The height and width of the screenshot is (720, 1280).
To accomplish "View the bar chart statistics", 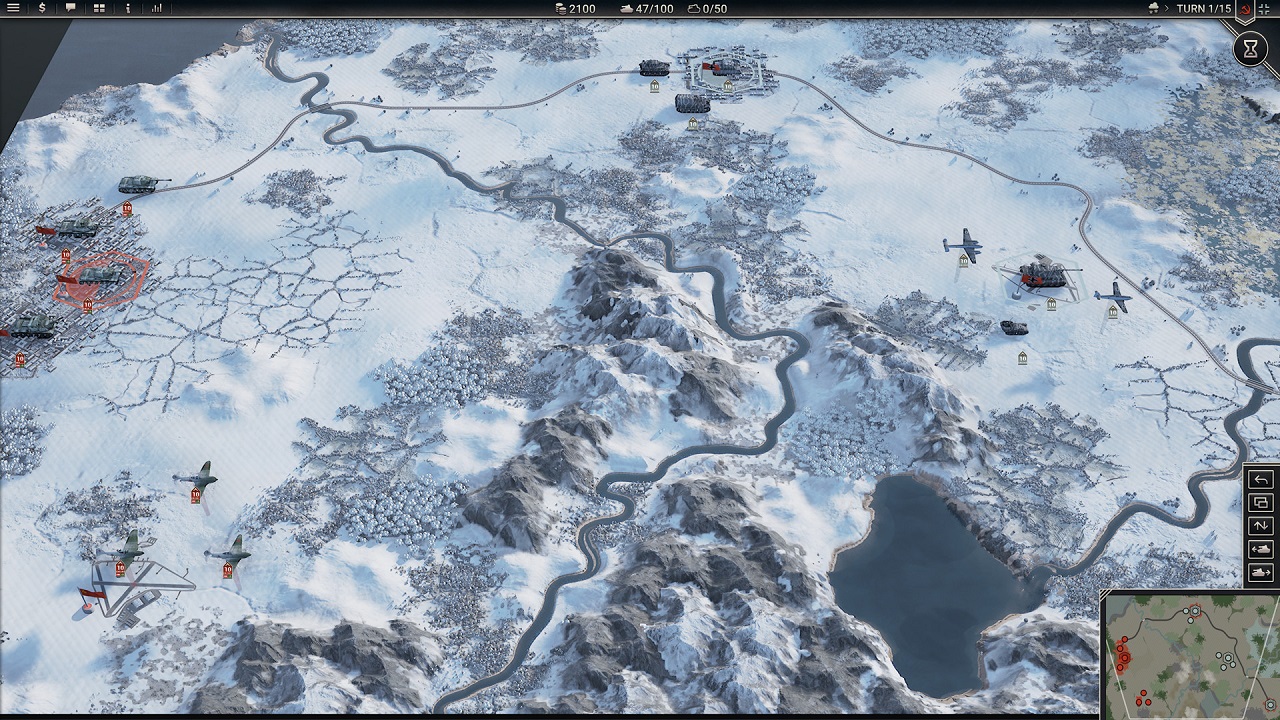I will click(x=157, y=8).
